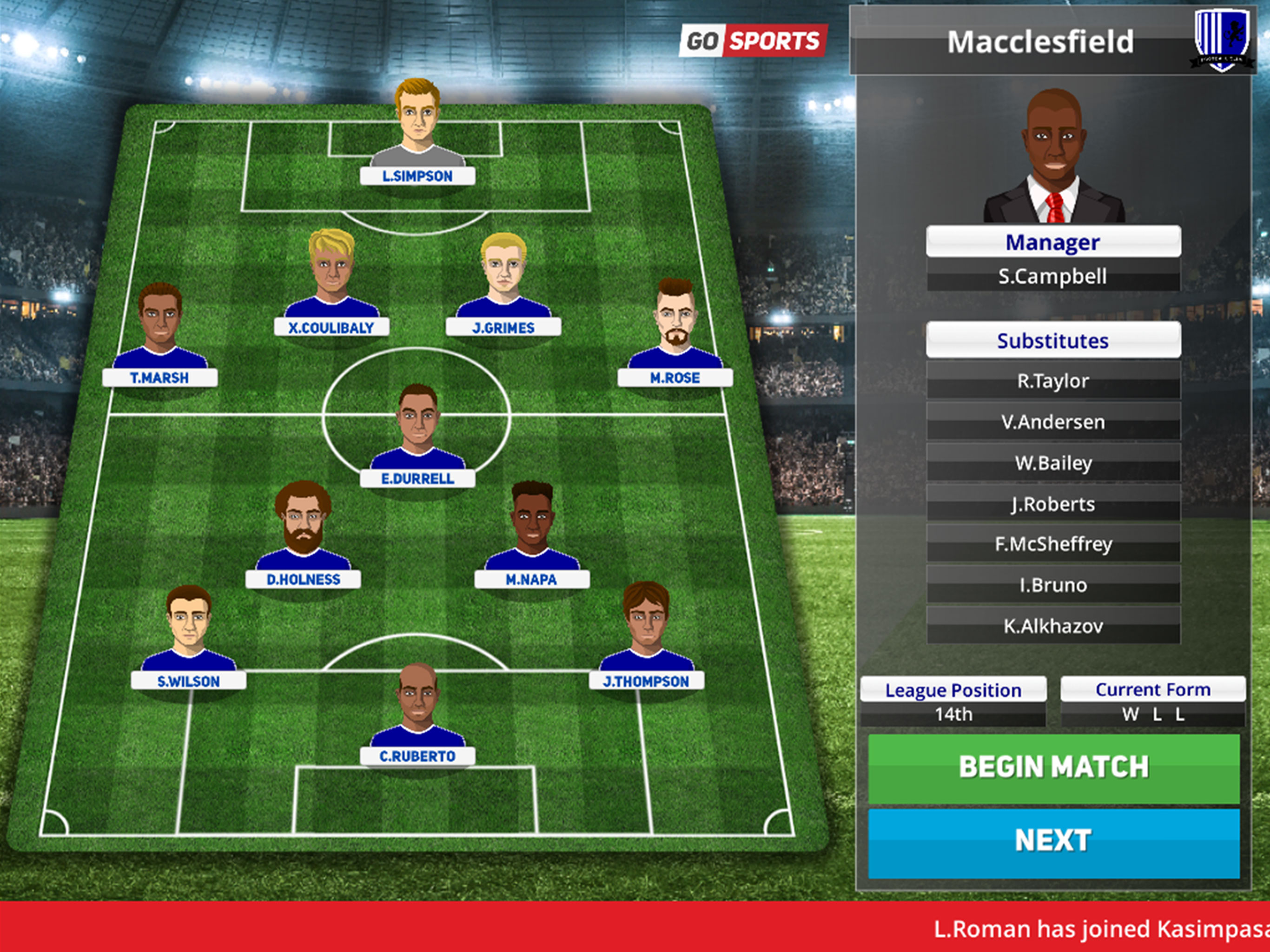Select substitute J.Roberts row
1270x952 pixels.
(1053, 504)
